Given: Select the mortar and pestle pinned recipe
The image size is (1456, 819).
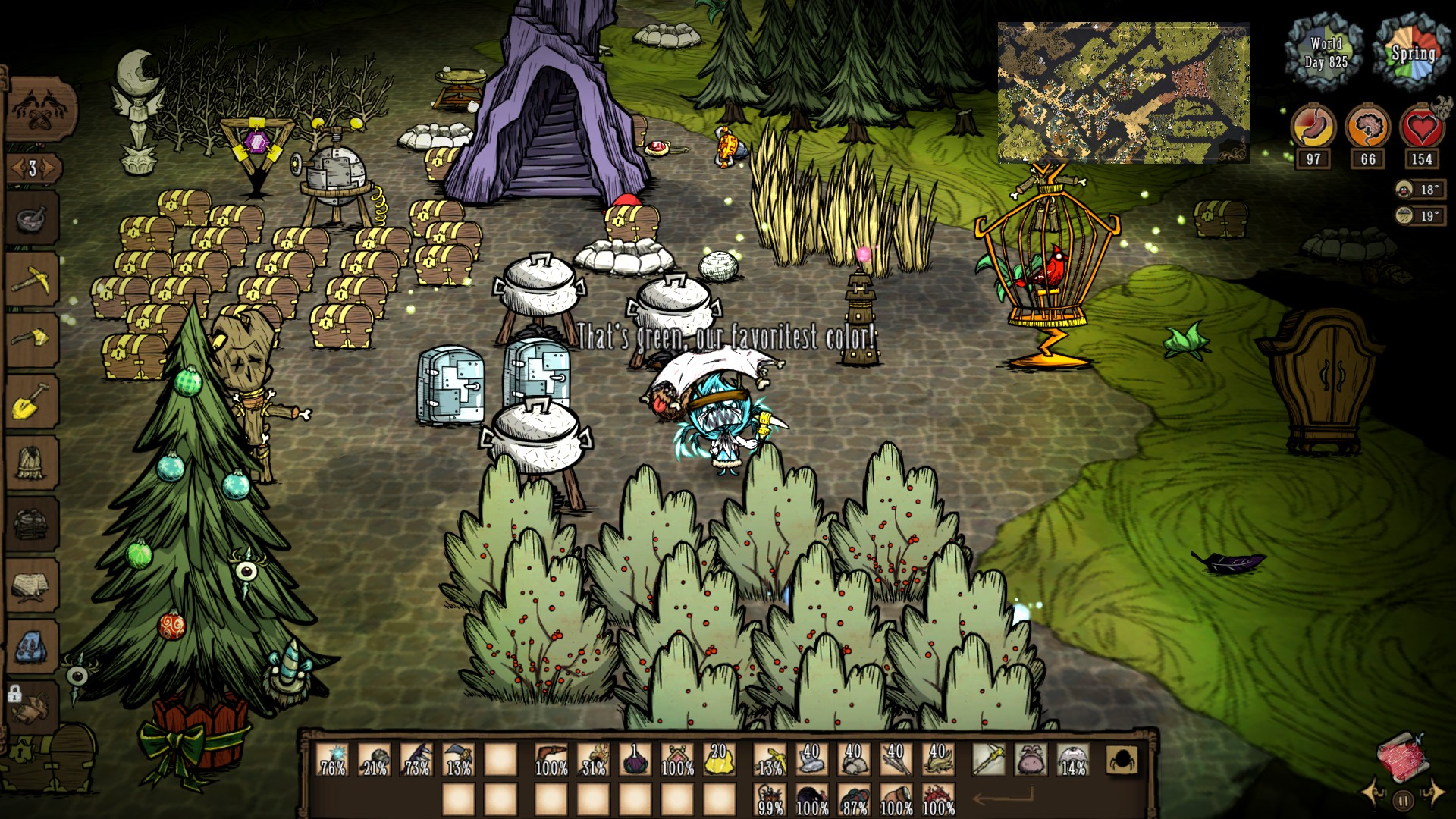Looking at the screenshot, I should tap(32, 219).
